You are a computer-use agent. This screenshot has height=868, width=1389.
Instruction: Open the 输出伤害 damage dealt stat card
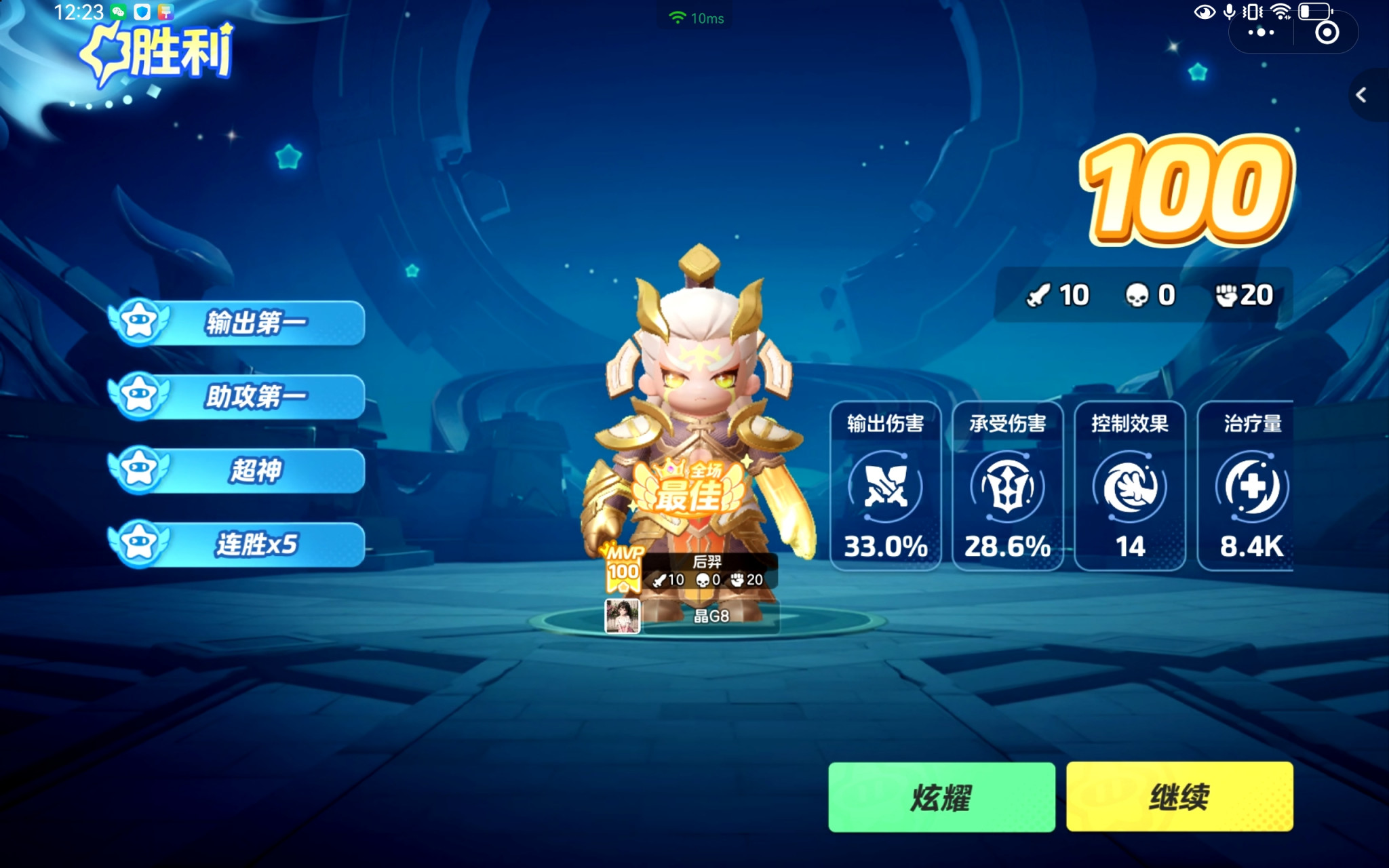[x=885, y=486]
